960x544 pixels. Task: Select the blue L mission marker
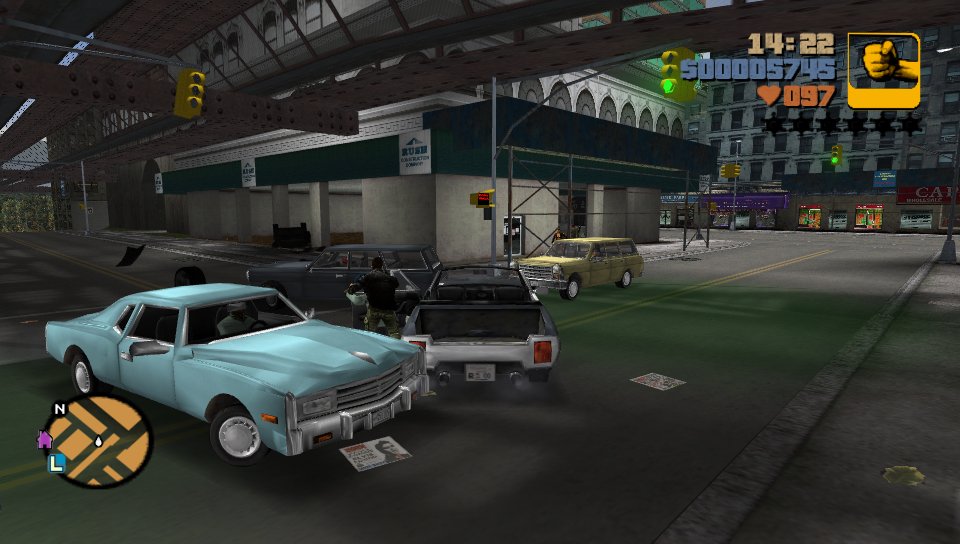tap(57, 462)
